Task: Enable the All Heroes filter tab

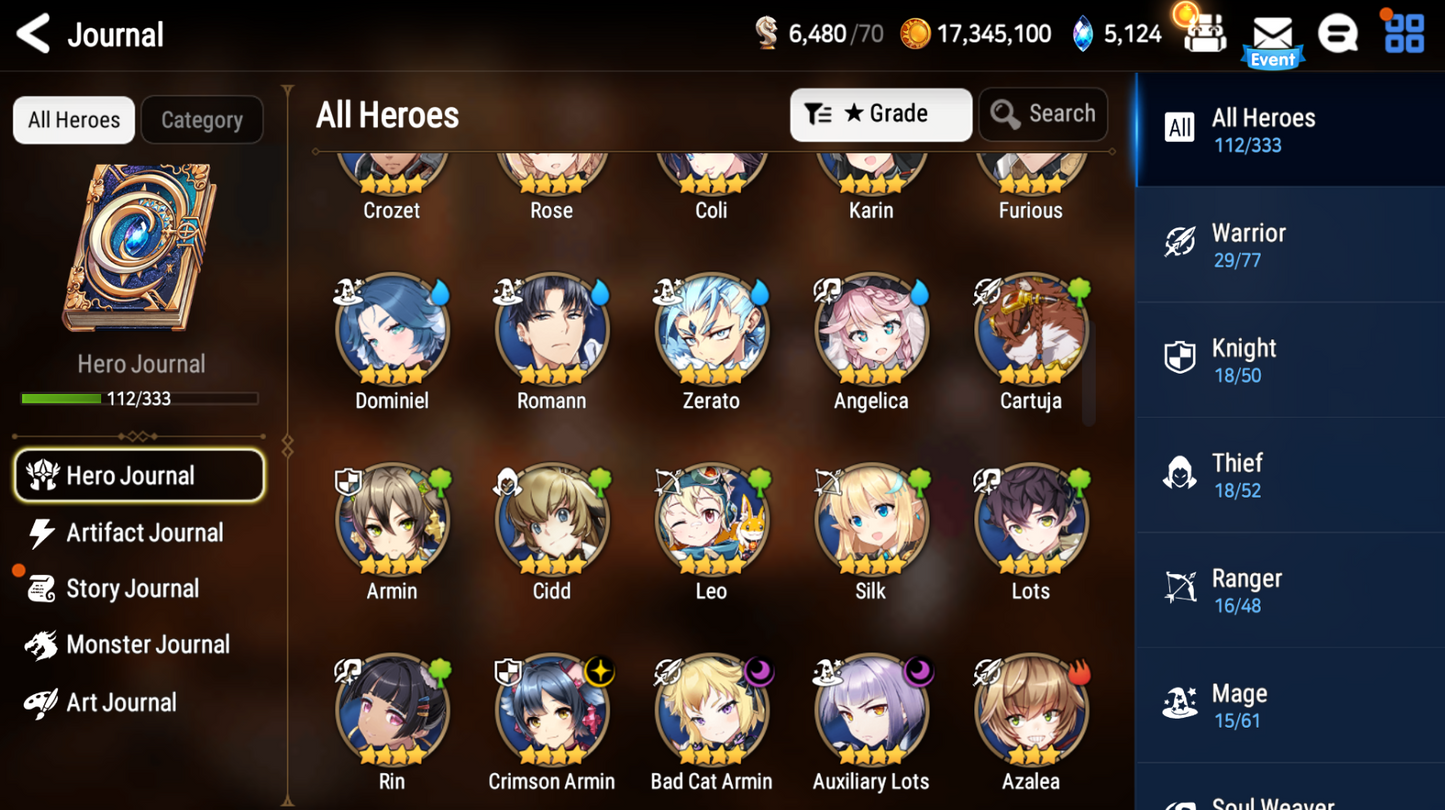Action: (x=73, y=119)
